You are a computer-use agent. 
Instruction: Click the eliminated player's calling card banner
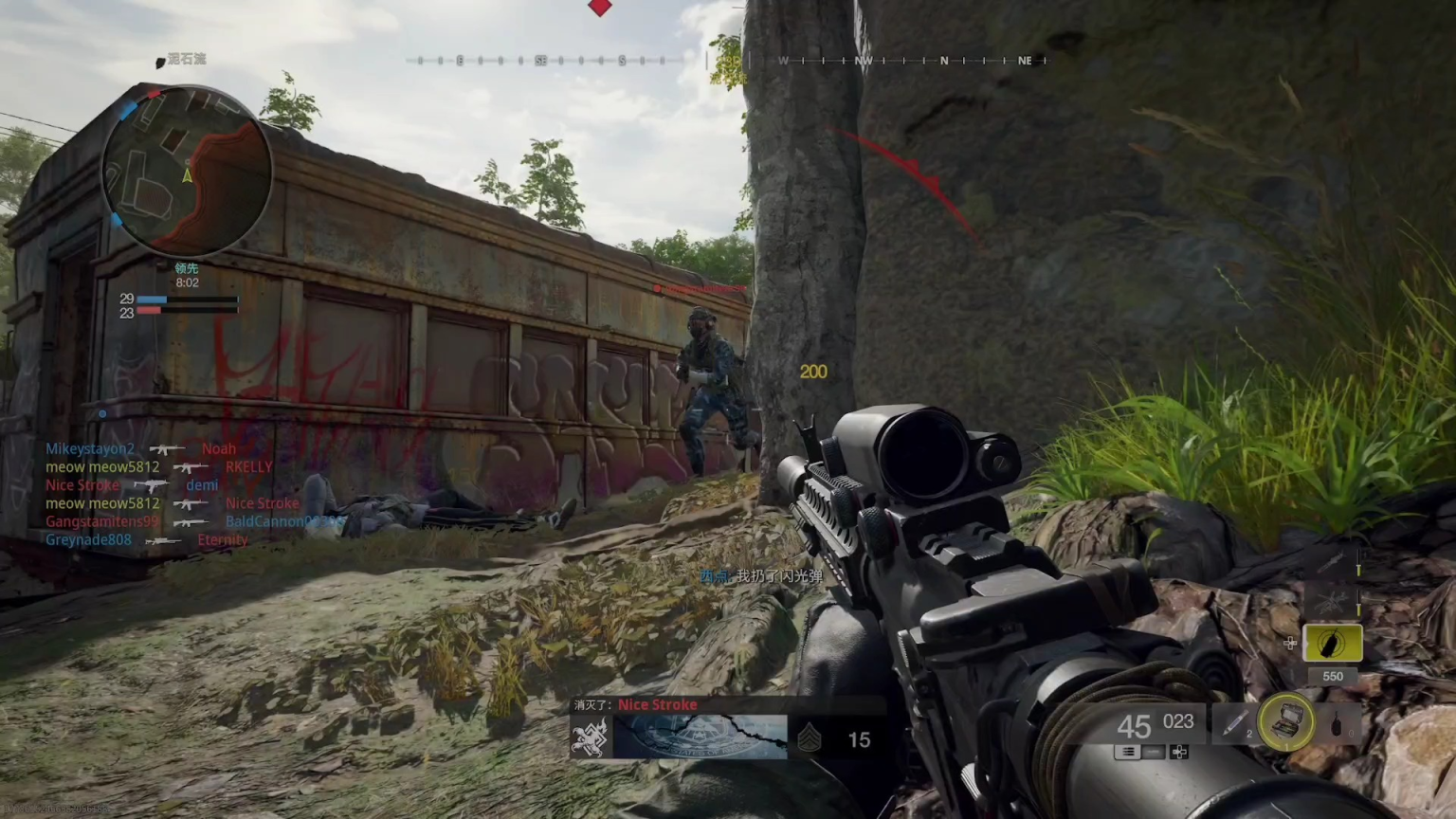pos(700,737)
